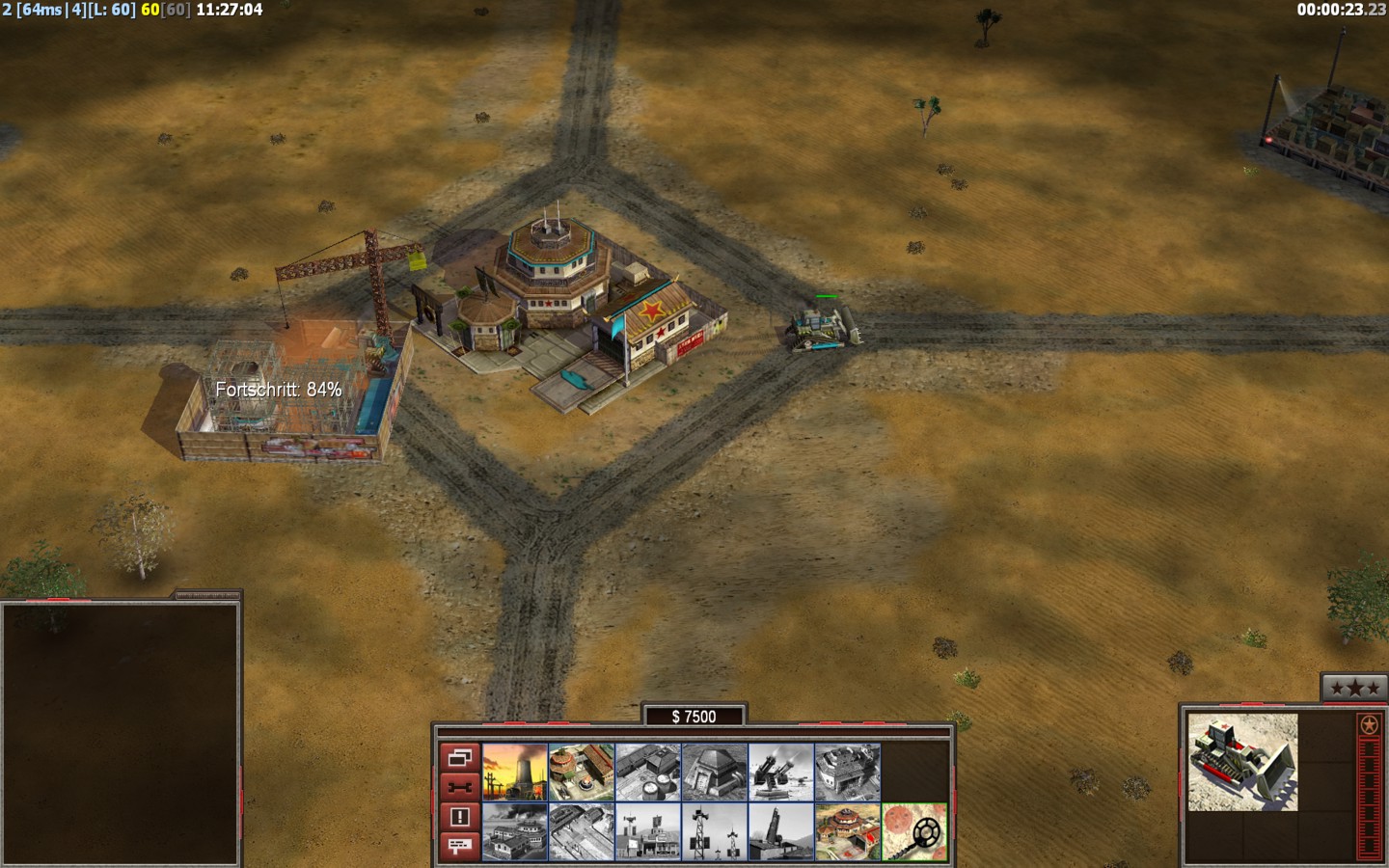Select the Barracks build icon
Viewport: 1389px width, 868px height.
pyautogui.click(x=581, y=772)
